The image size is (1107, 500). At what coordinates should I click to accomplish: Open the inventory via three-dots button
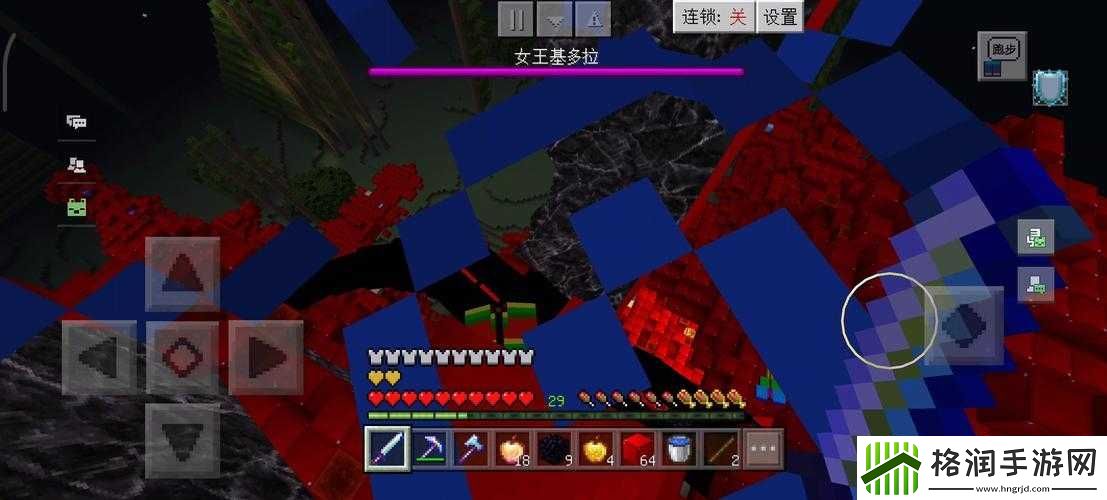tap(764, 446)
